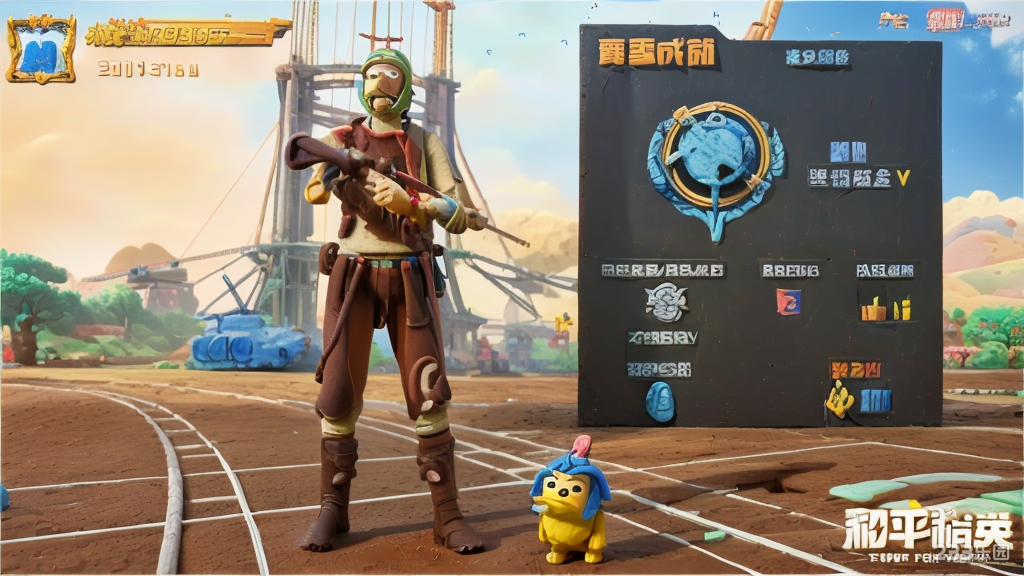The width and height of the screenshot is (1024, 576).
Task: Tap the yellow hand icon on the panel
Action: 840,400
